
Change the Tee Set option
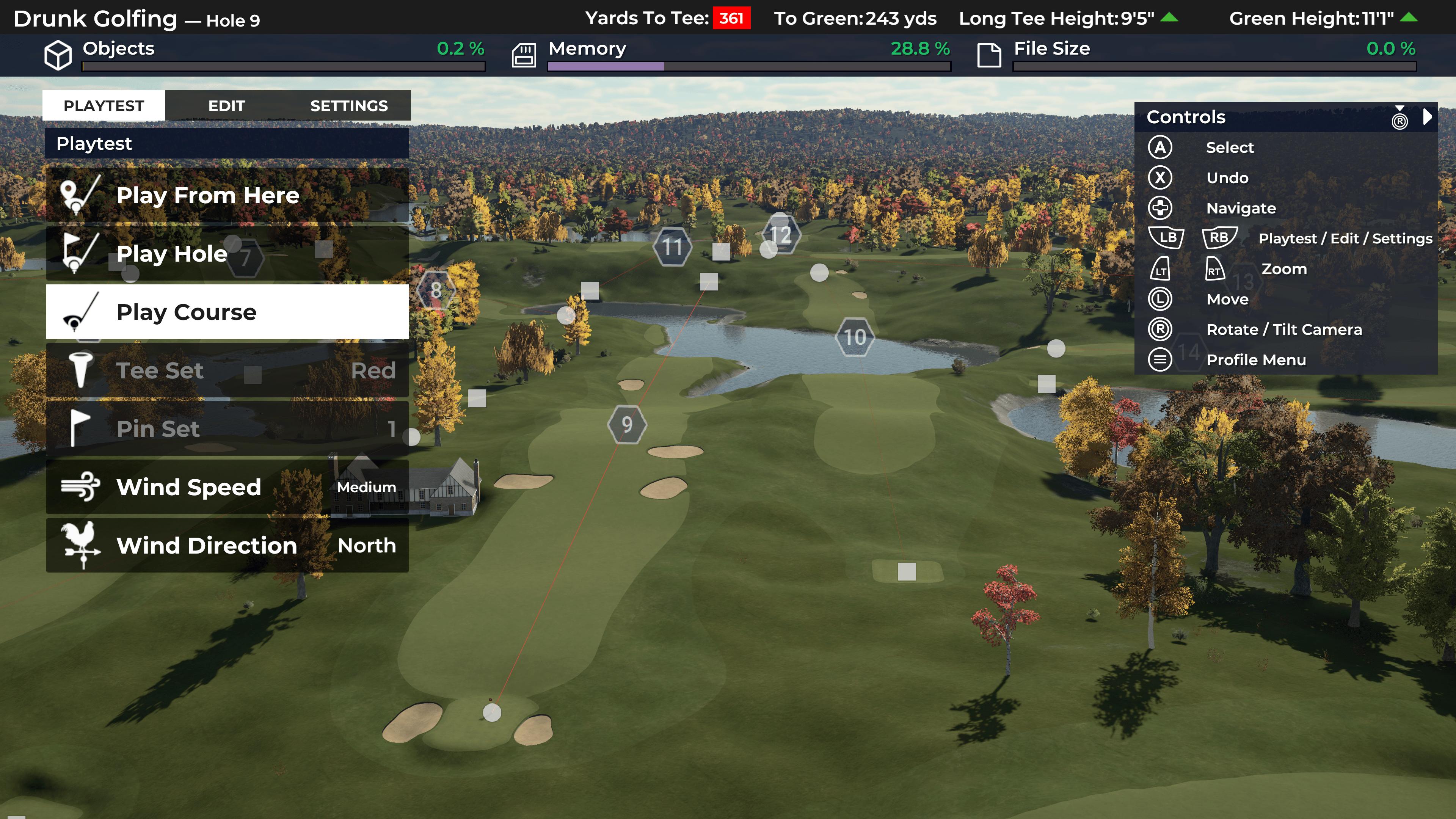point(227,370)
